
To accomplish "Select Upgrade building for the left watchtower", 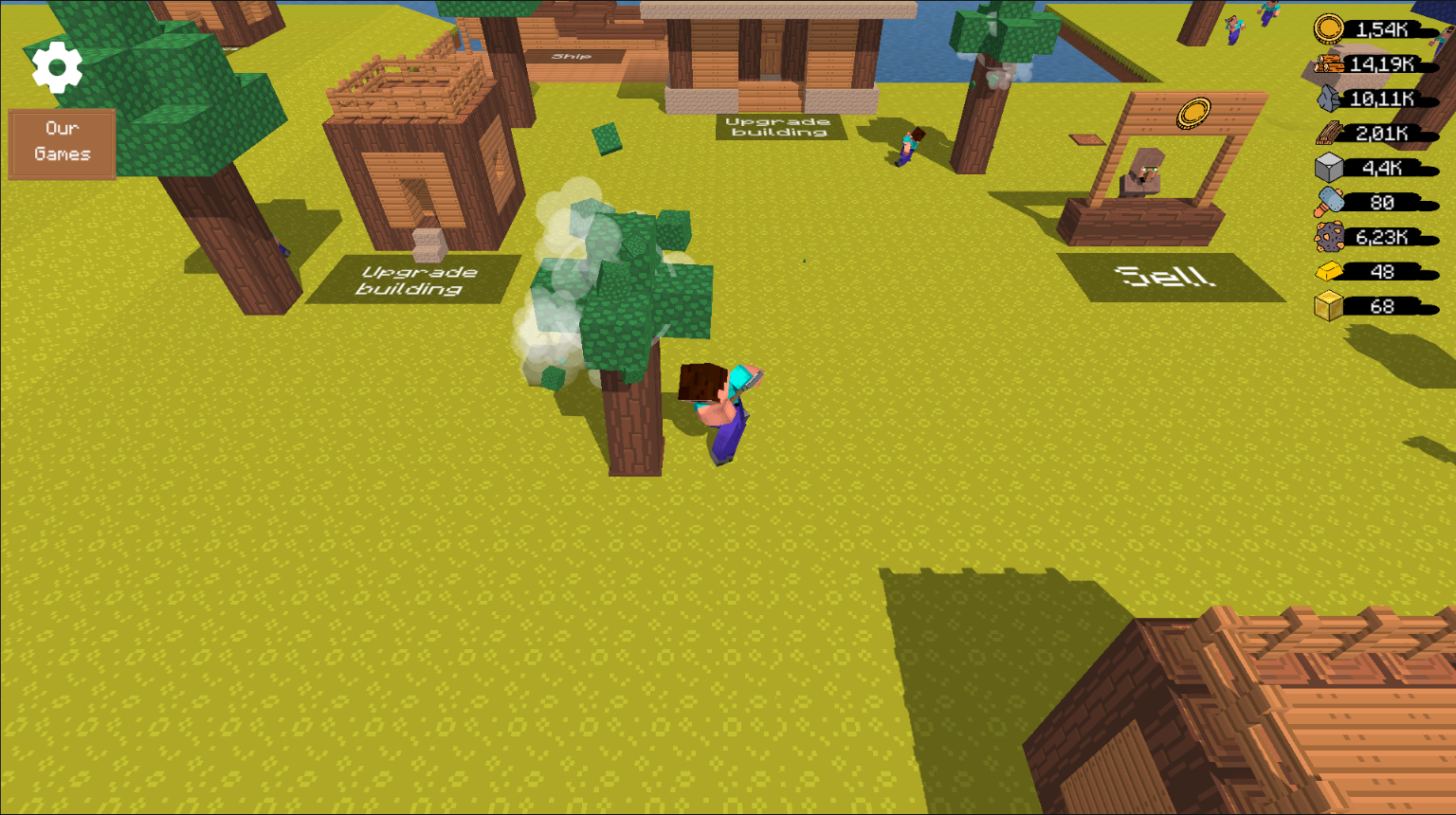I will pyautogui.click(x=412, y=281).
